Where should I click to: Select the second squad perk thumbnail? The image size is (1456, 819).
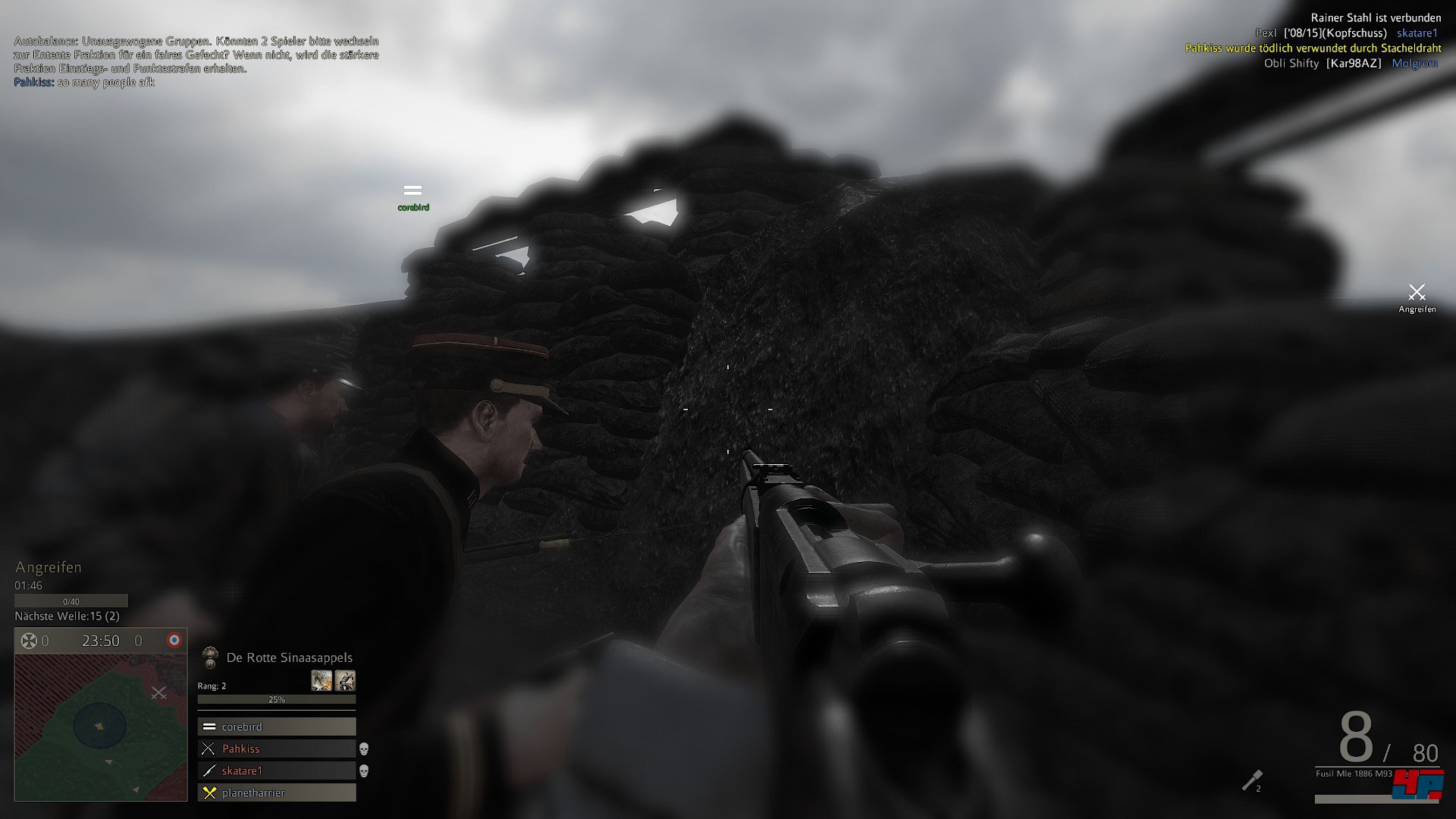pos(345,680)
